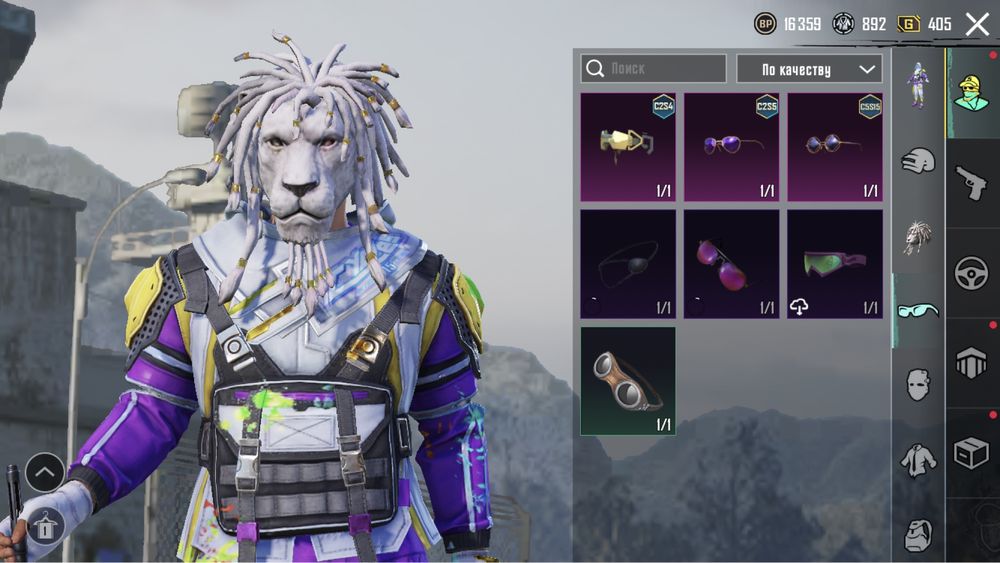Viewport: 1000px width, 563px height.
Task: Select the C5S15 round glasses item
Action: (x=834, y=147)
